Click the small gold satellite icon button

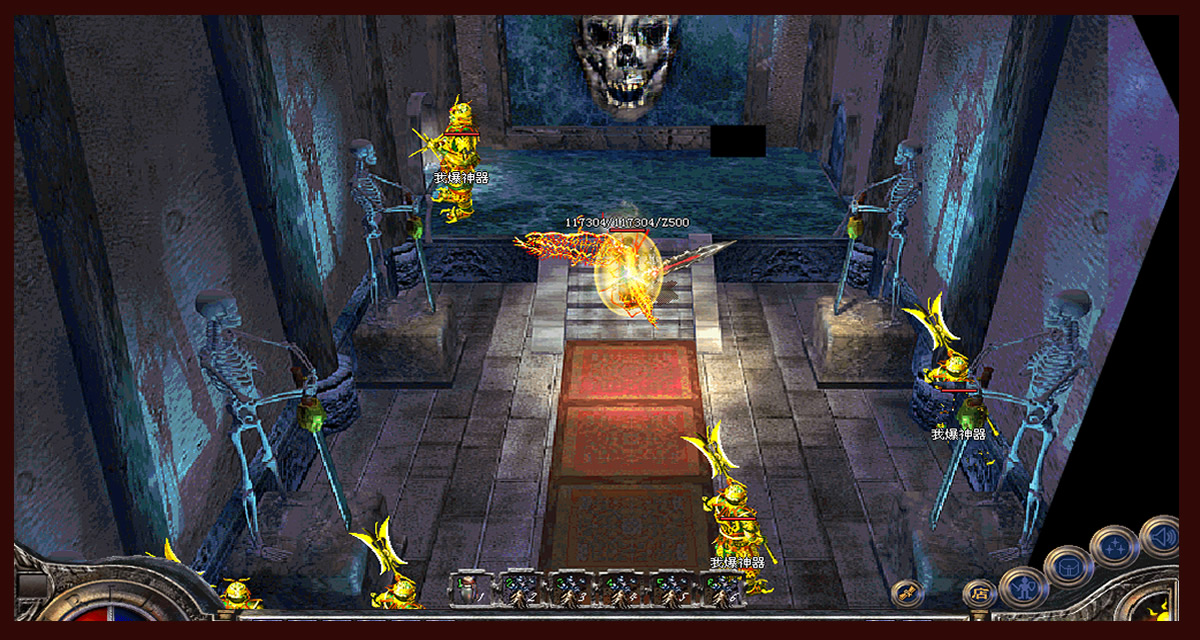(x=907, y=593)
